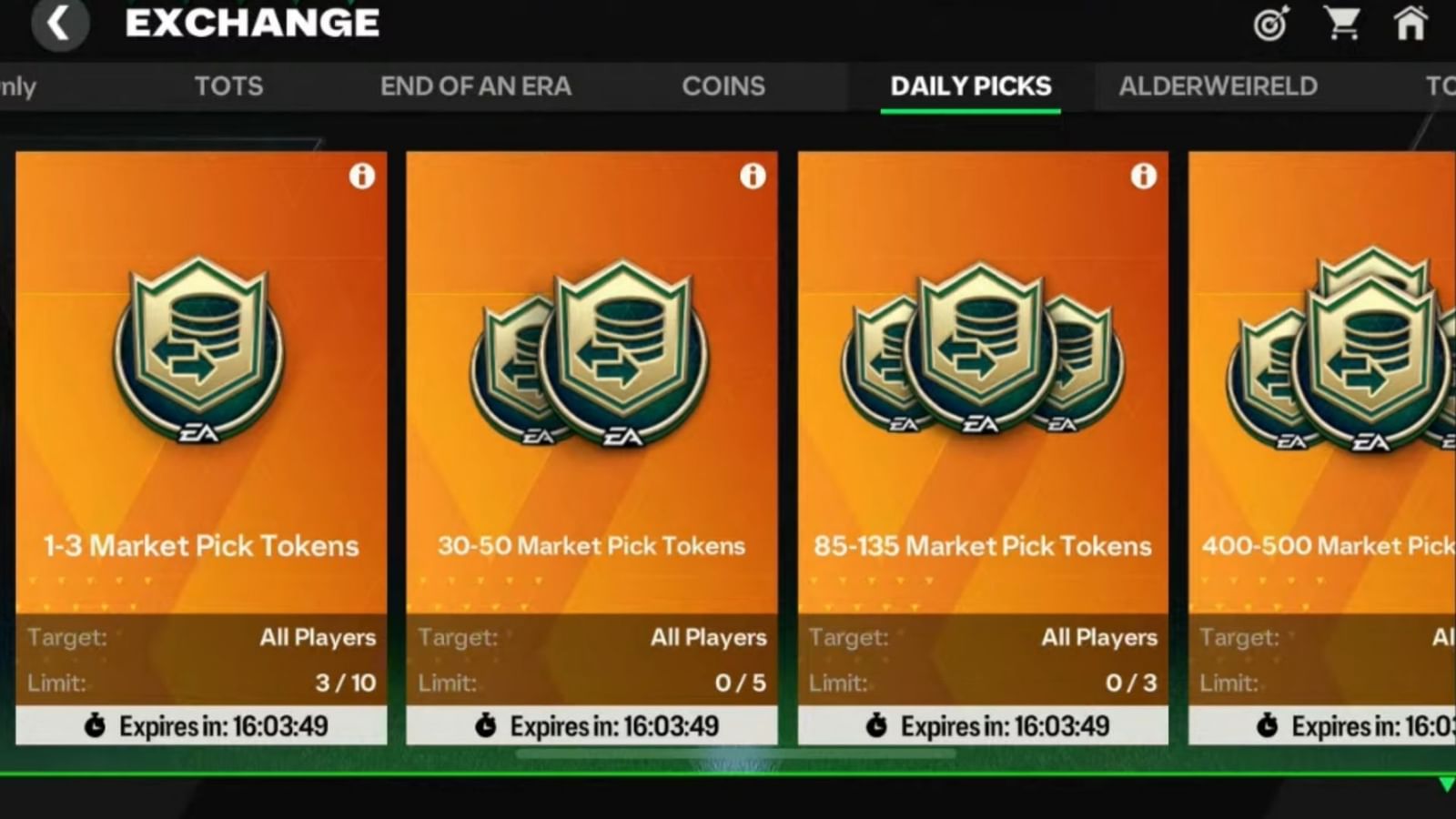Image resolution: width=1456 pixels, height=819 pixels.
Task: Open the END OF AN ERA tab
Action: tap(477, 86)
